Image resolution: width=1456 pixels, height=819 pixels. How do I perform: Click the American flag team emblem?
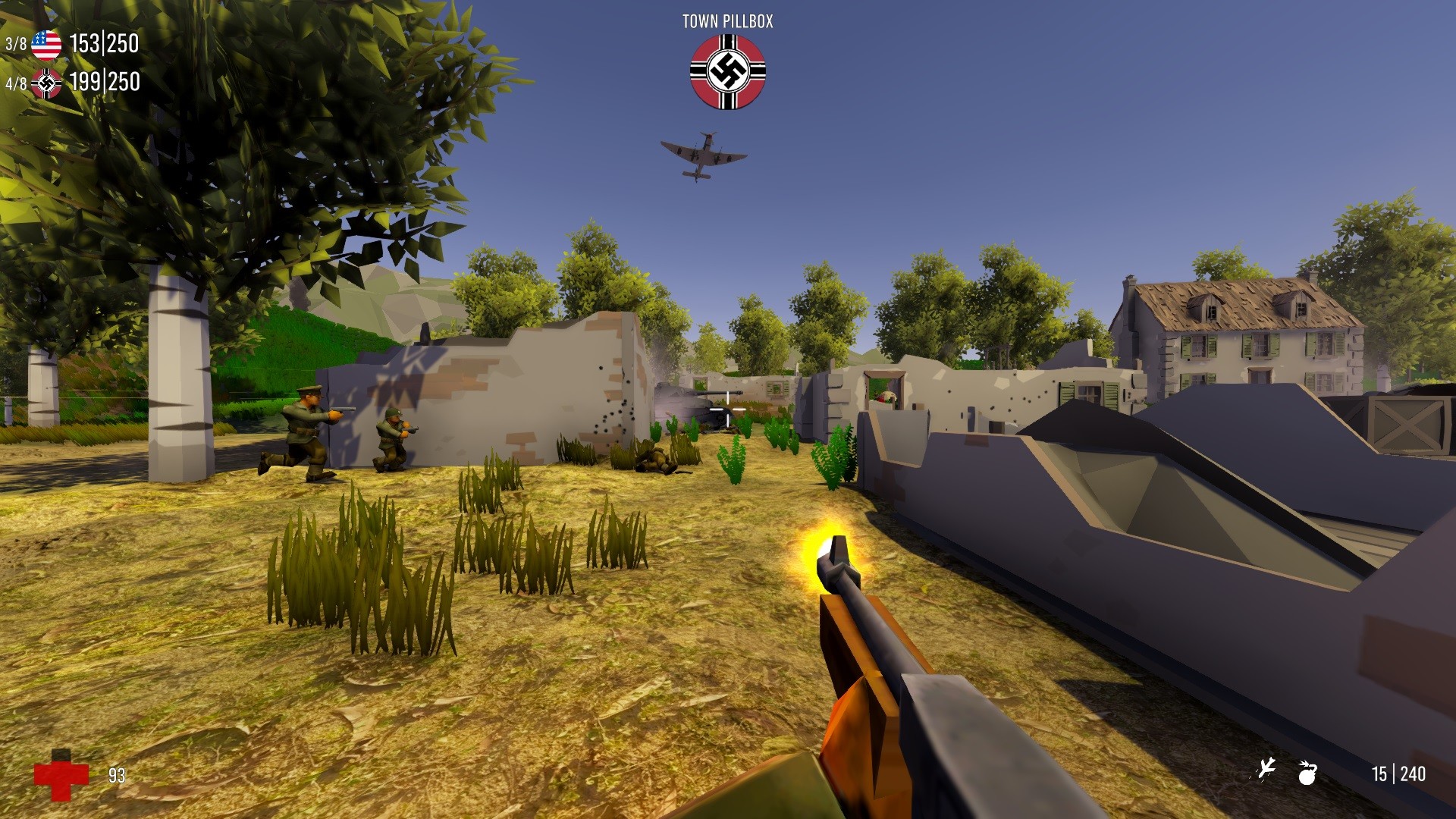tap(47, 45)
